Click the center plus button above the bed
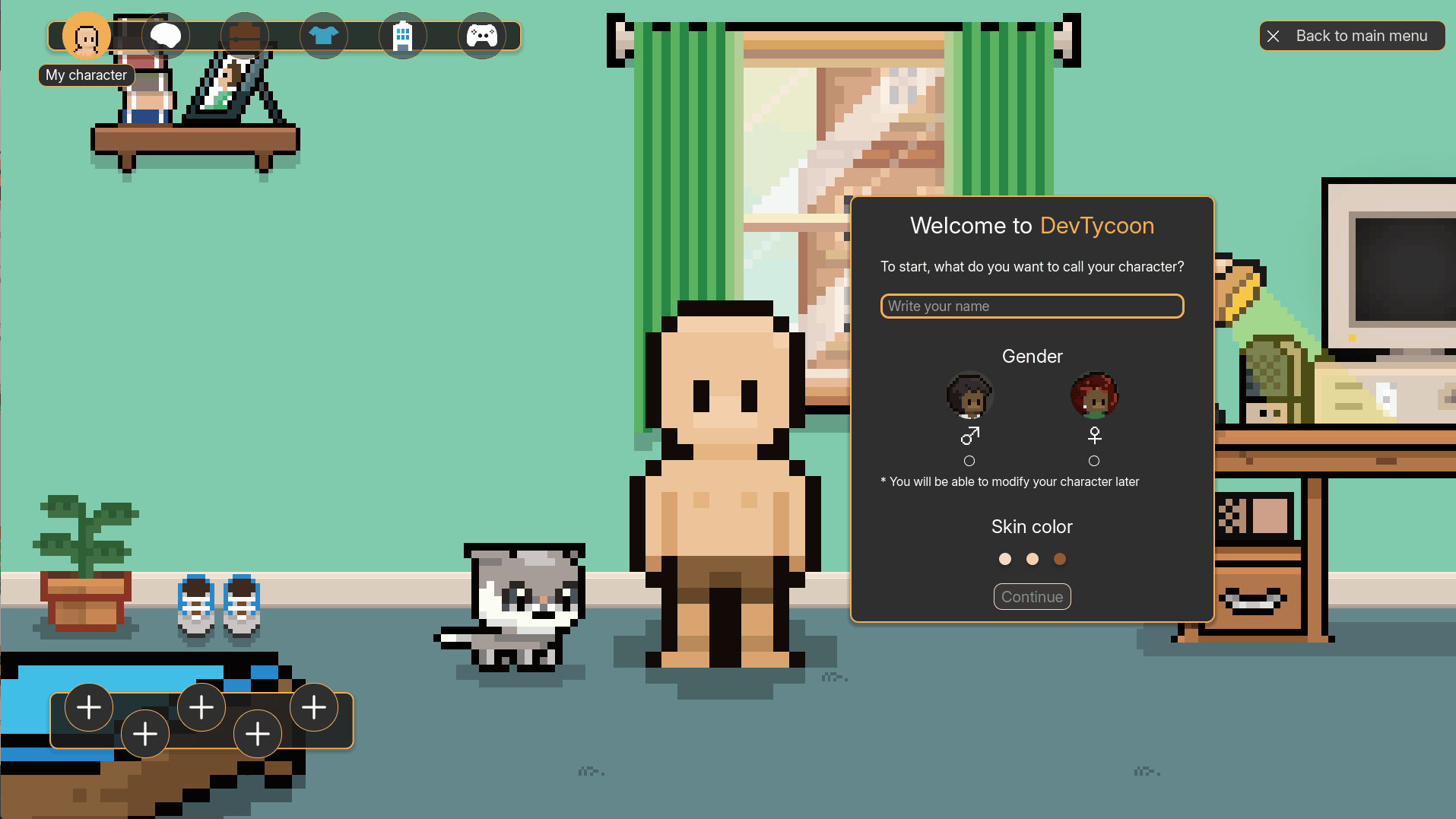 (201, 706)
